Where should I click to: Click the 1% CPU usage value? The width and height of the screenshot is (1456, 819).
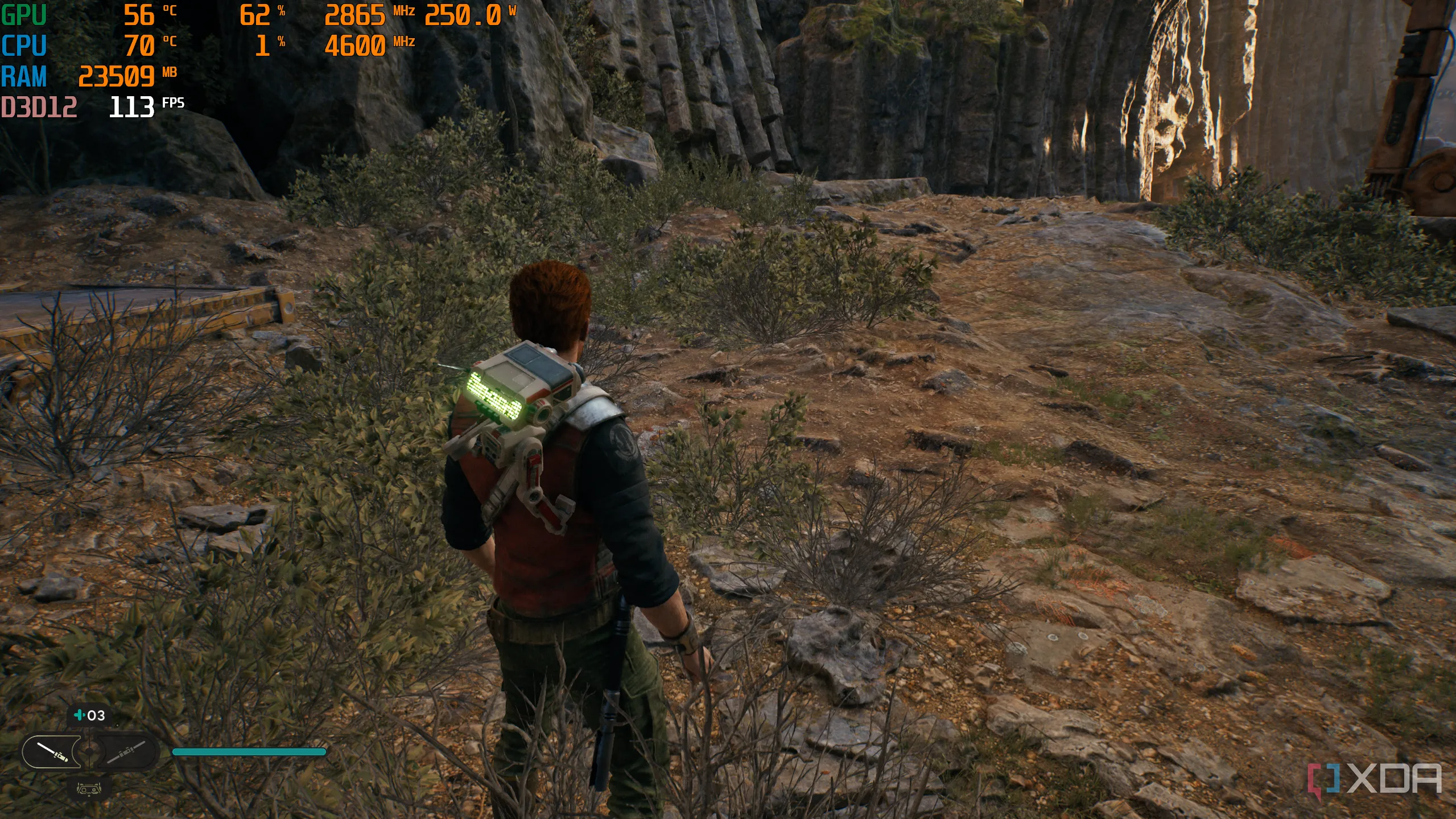263,46
